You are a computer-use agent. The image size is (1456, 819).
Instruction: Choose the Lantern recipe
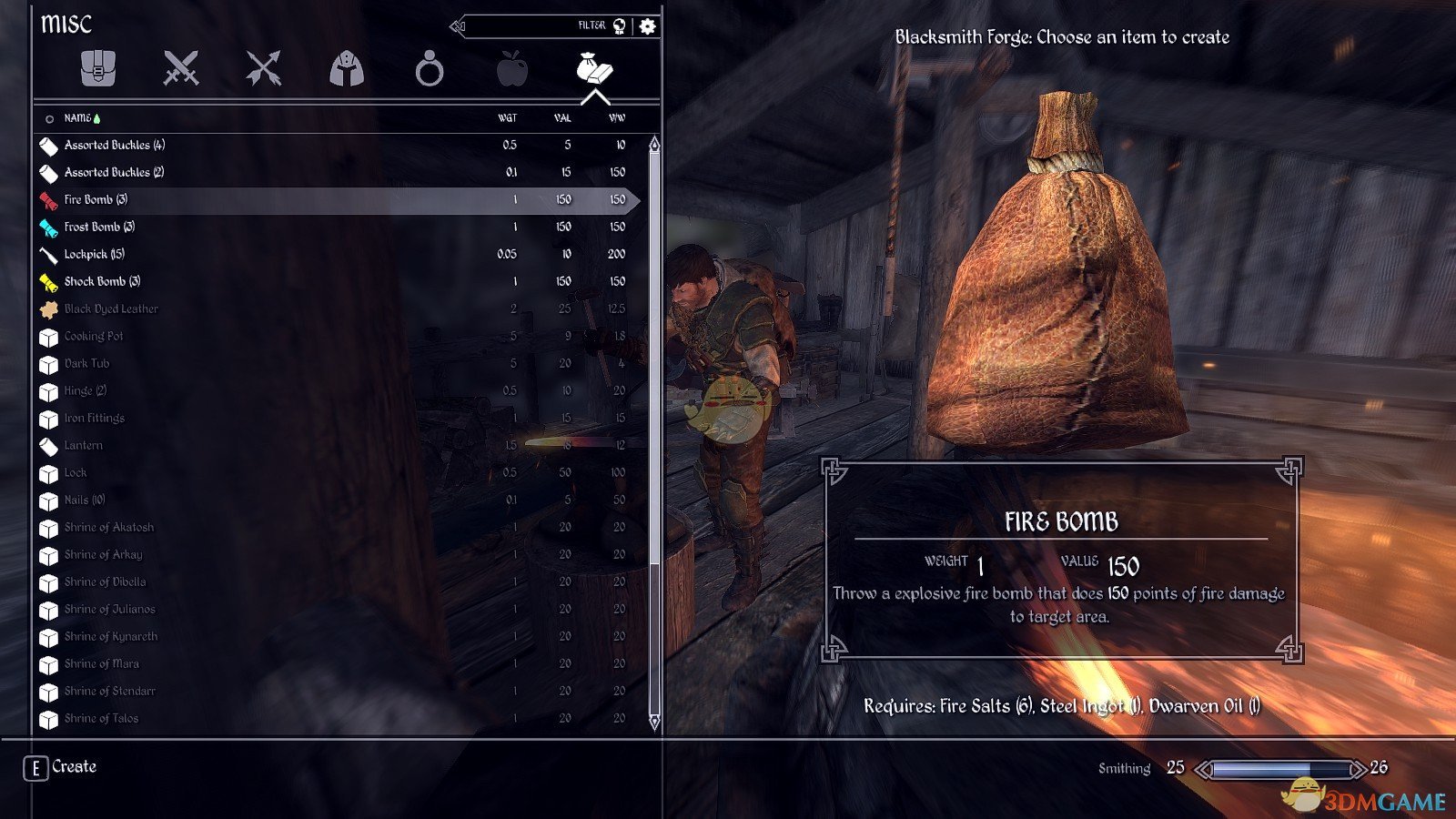83,445
